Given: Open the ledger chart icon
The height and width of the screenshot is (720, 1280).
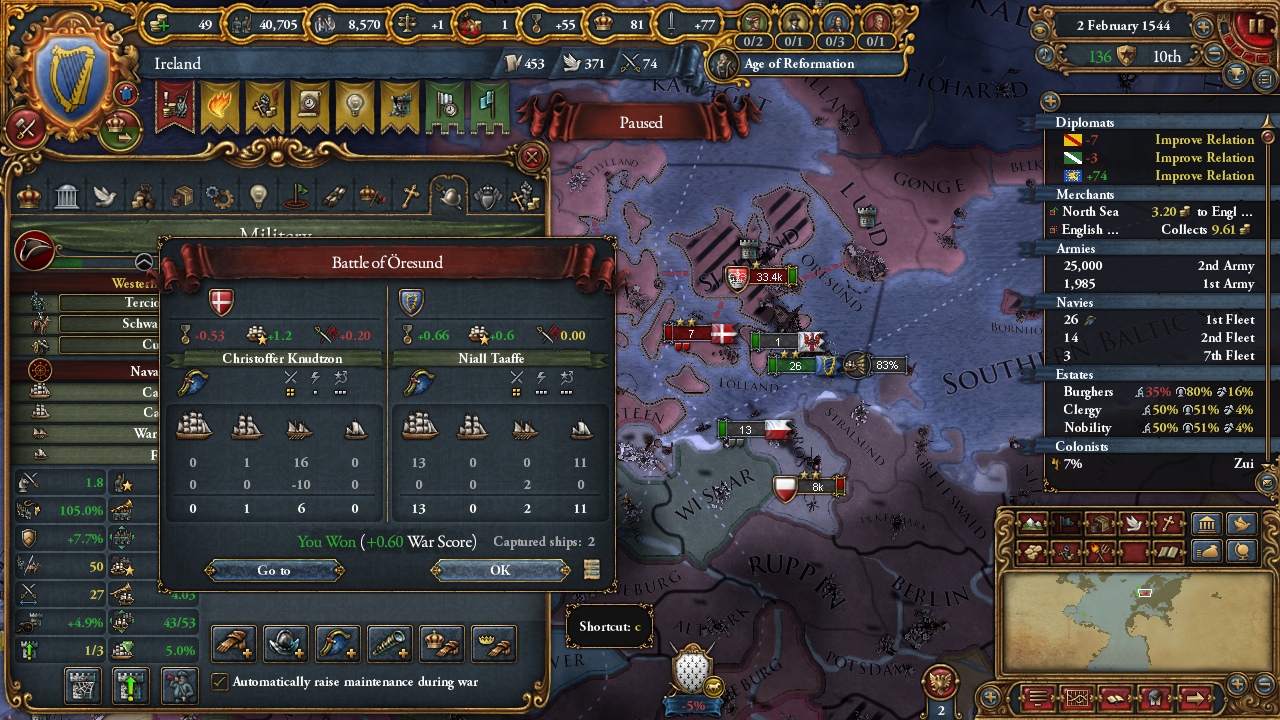Looking at the screenshot, I should (x=1077, y=697).
